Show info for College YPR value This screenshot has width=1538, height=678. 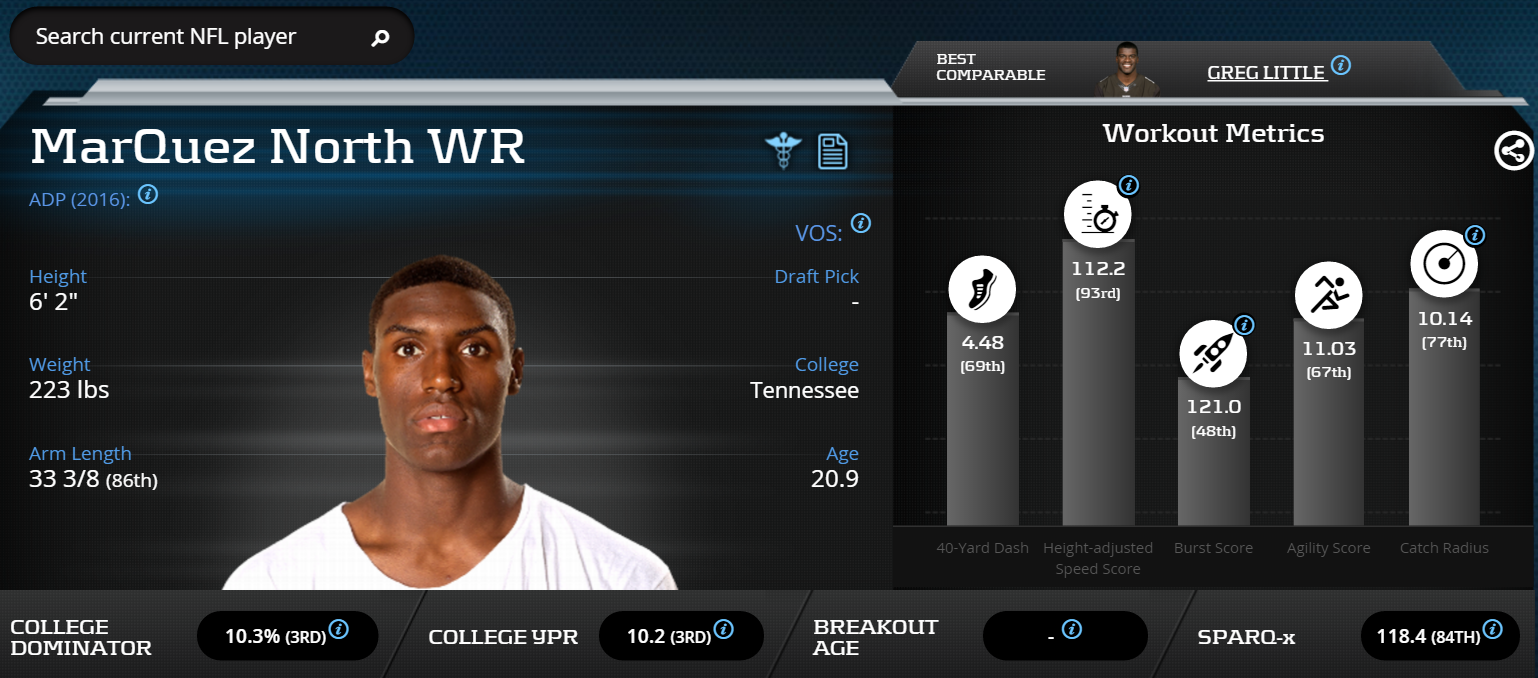(x=724, y=629)
